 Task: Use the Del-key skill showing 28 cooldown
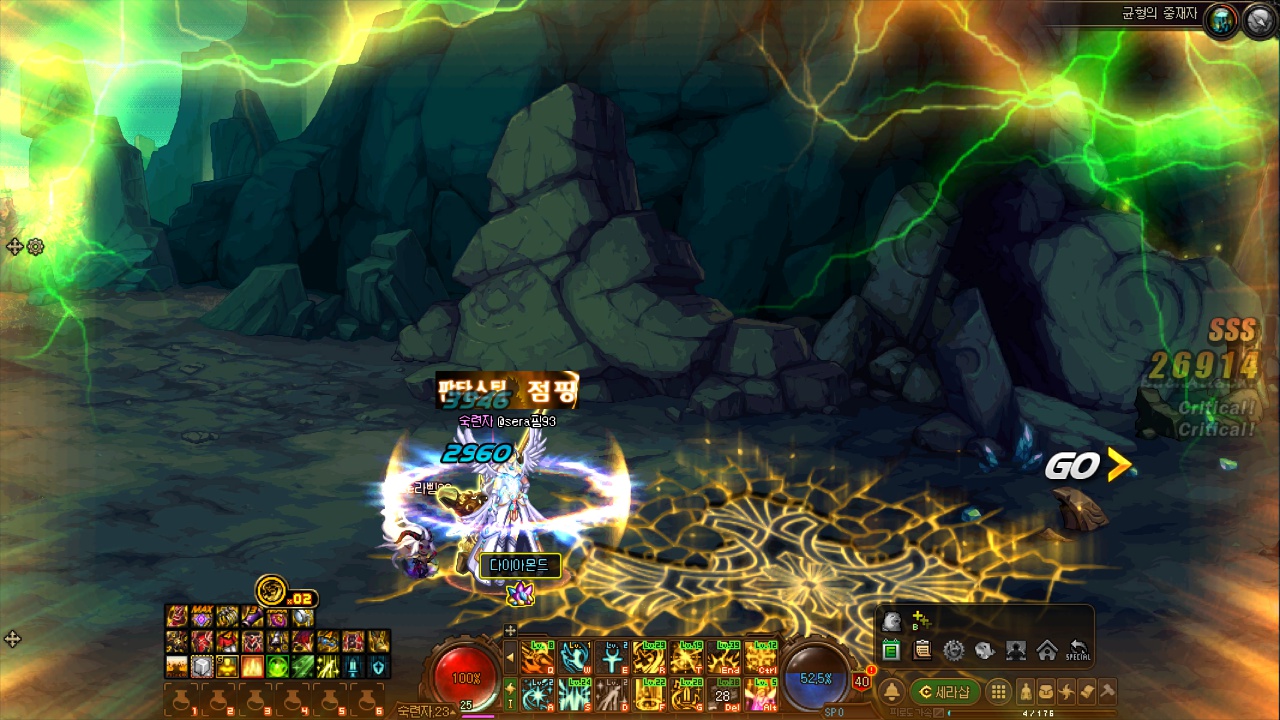pos(724,694)
